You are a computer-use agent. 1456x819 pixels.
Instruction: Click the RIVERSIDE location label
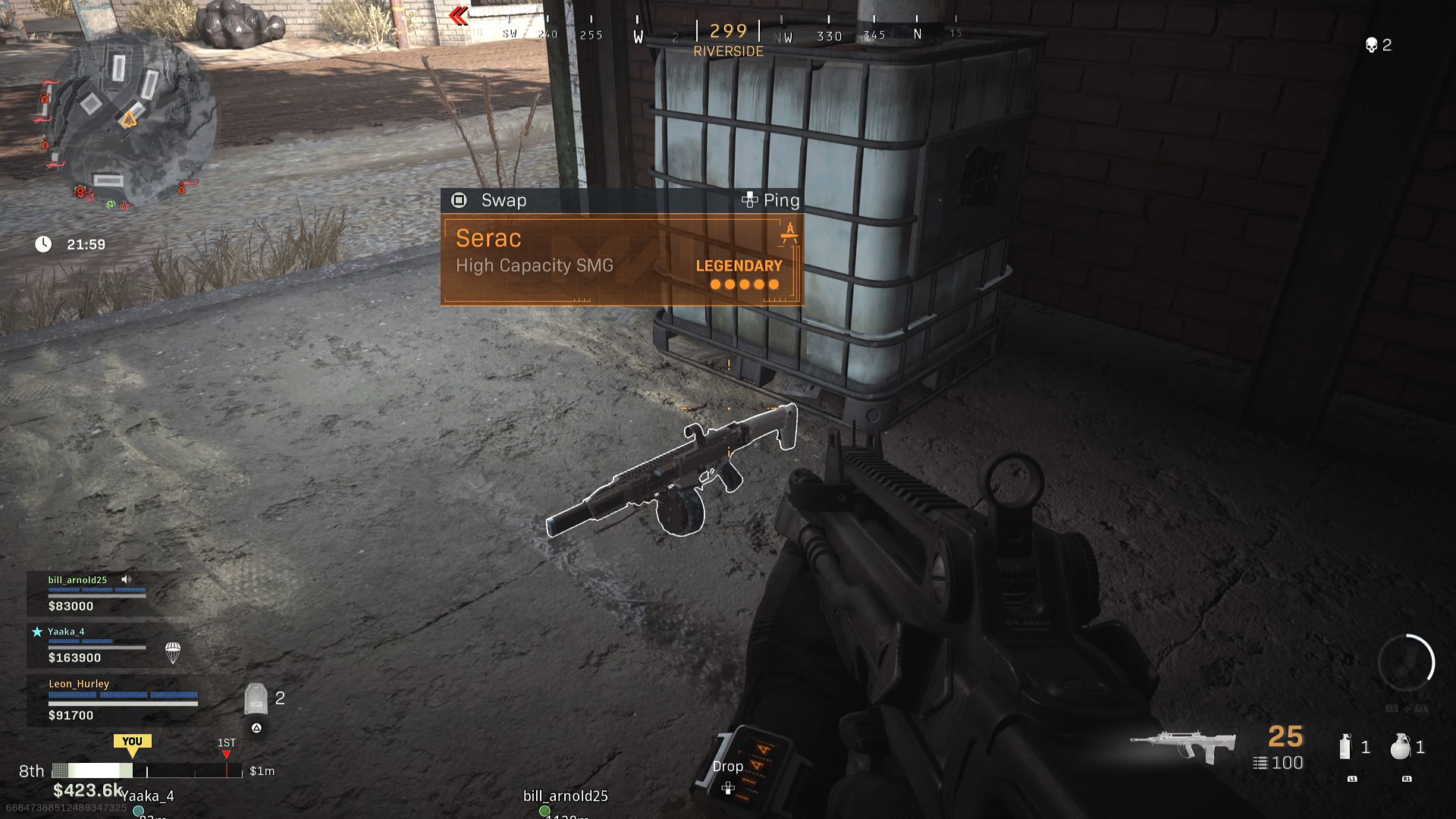(729, 52)
